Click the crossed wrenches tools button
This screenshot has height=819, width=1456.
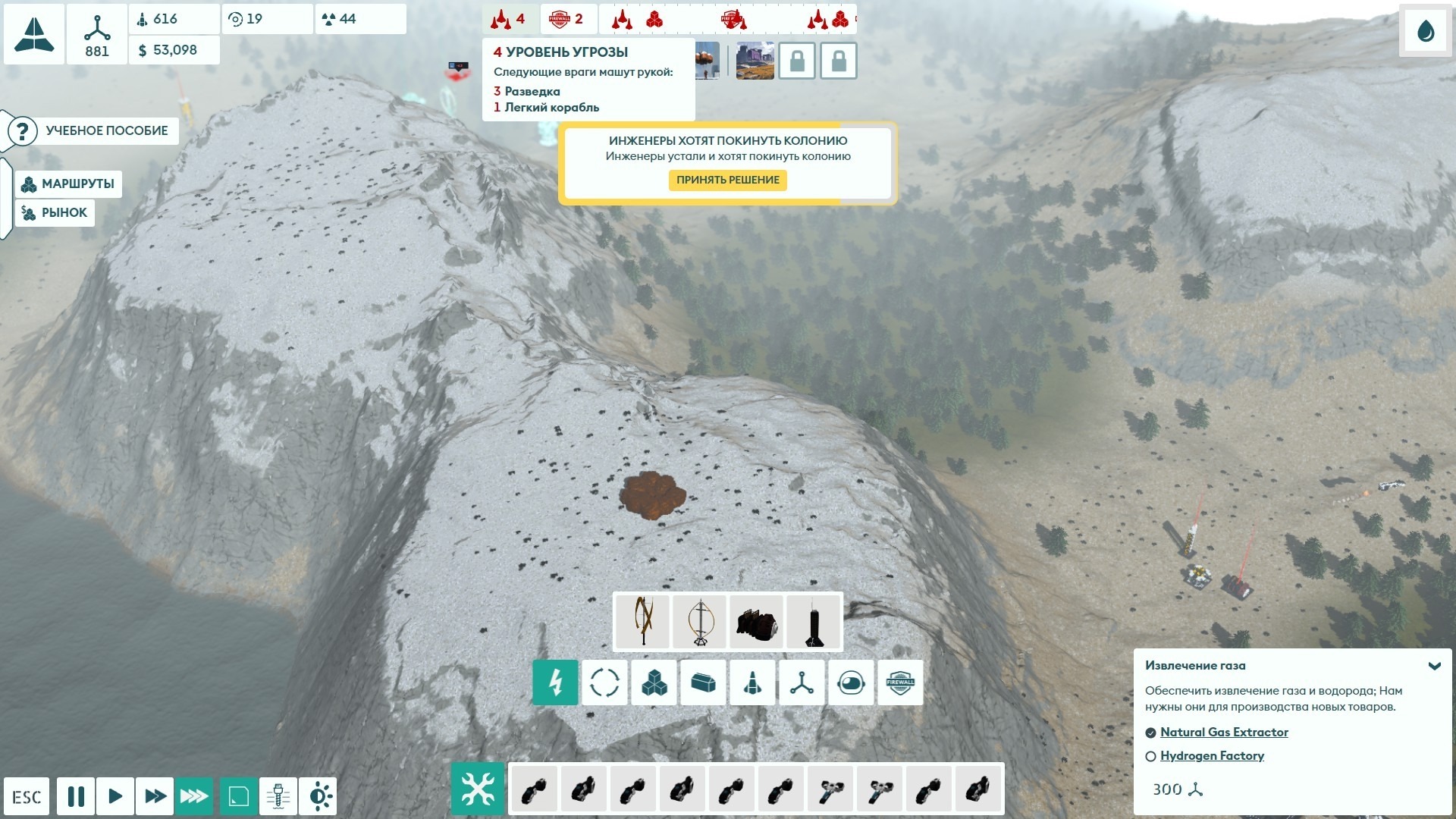[478, 789]
